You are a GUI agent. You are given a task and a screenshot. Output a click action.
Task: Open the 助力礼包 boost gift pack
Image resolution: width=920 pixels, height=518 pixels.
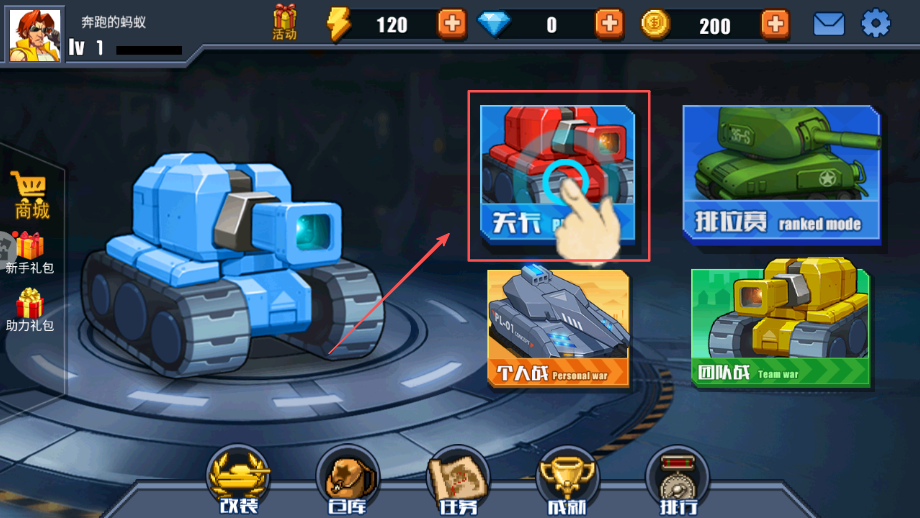(29, 311)
